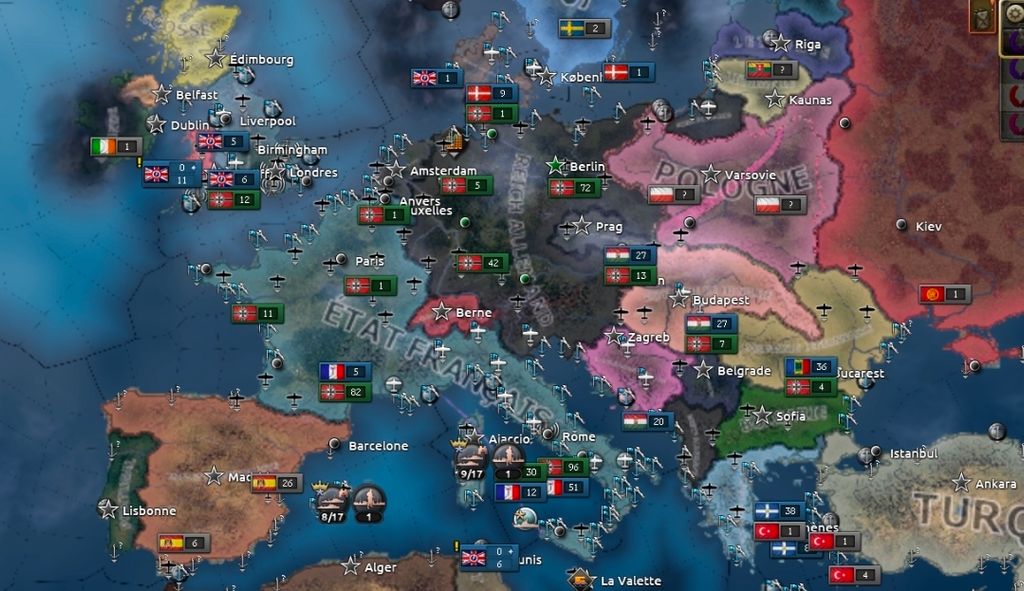
Task: Click the Hungarian 20-division counter
Action: point(646,421)
